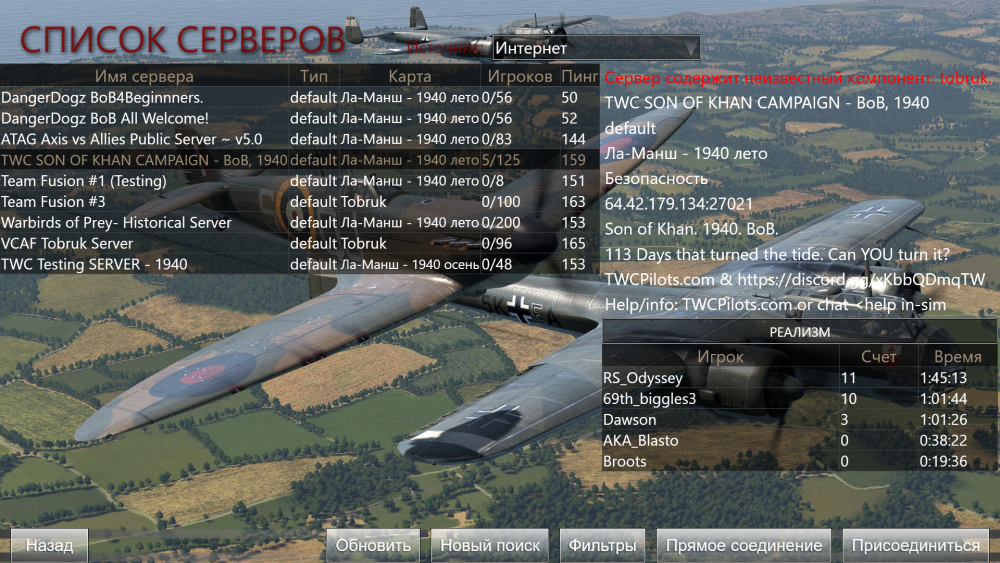The width and height of the screenshot is (1000, 563).
Task: Refresh the list with Обновить
Action: pos(373,545)
